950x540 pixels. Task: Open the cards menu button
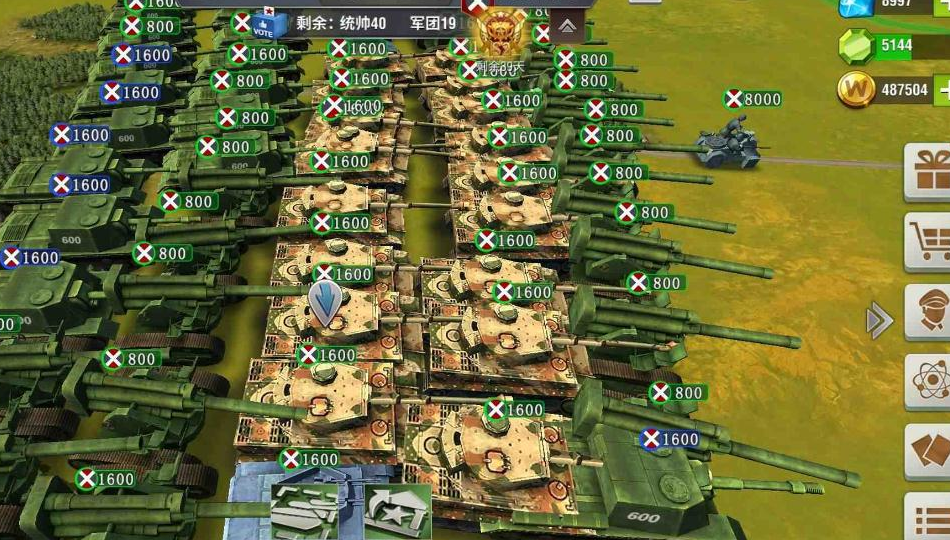point(929,450)
